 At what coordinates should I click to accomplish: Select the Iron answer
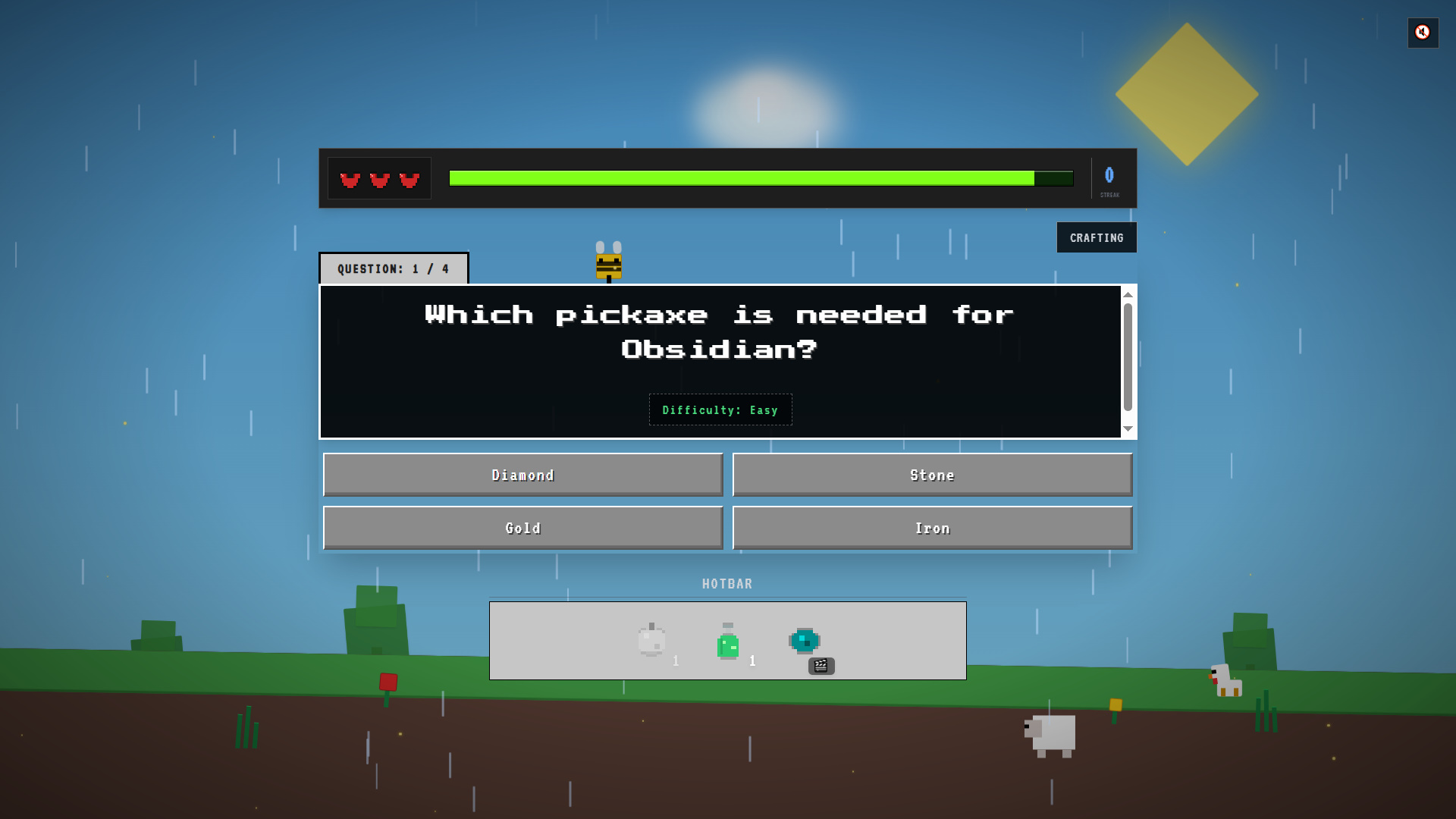932,527
